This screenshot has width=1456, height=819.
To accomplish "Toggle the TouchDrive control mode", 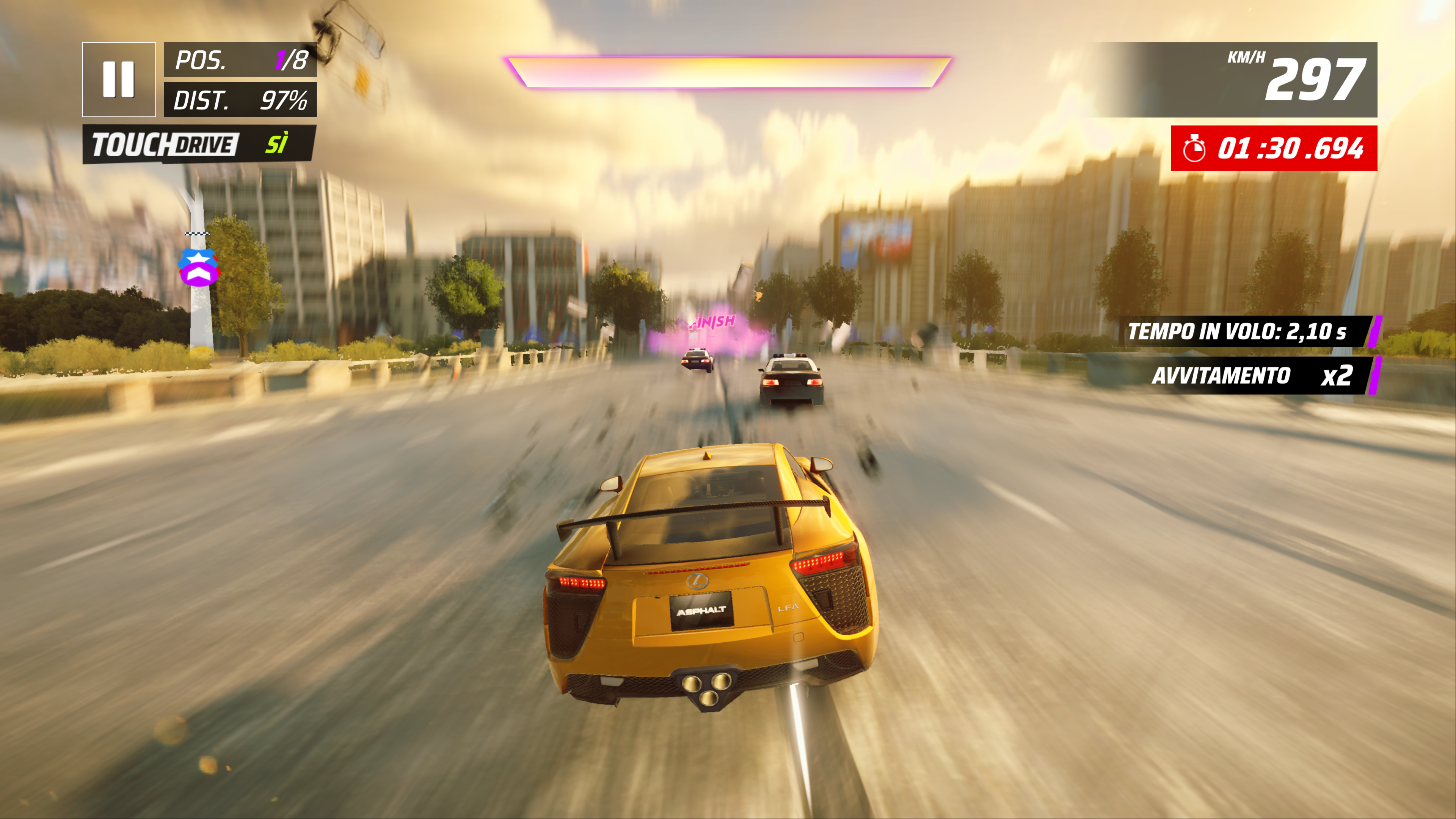I will point(199,144).
